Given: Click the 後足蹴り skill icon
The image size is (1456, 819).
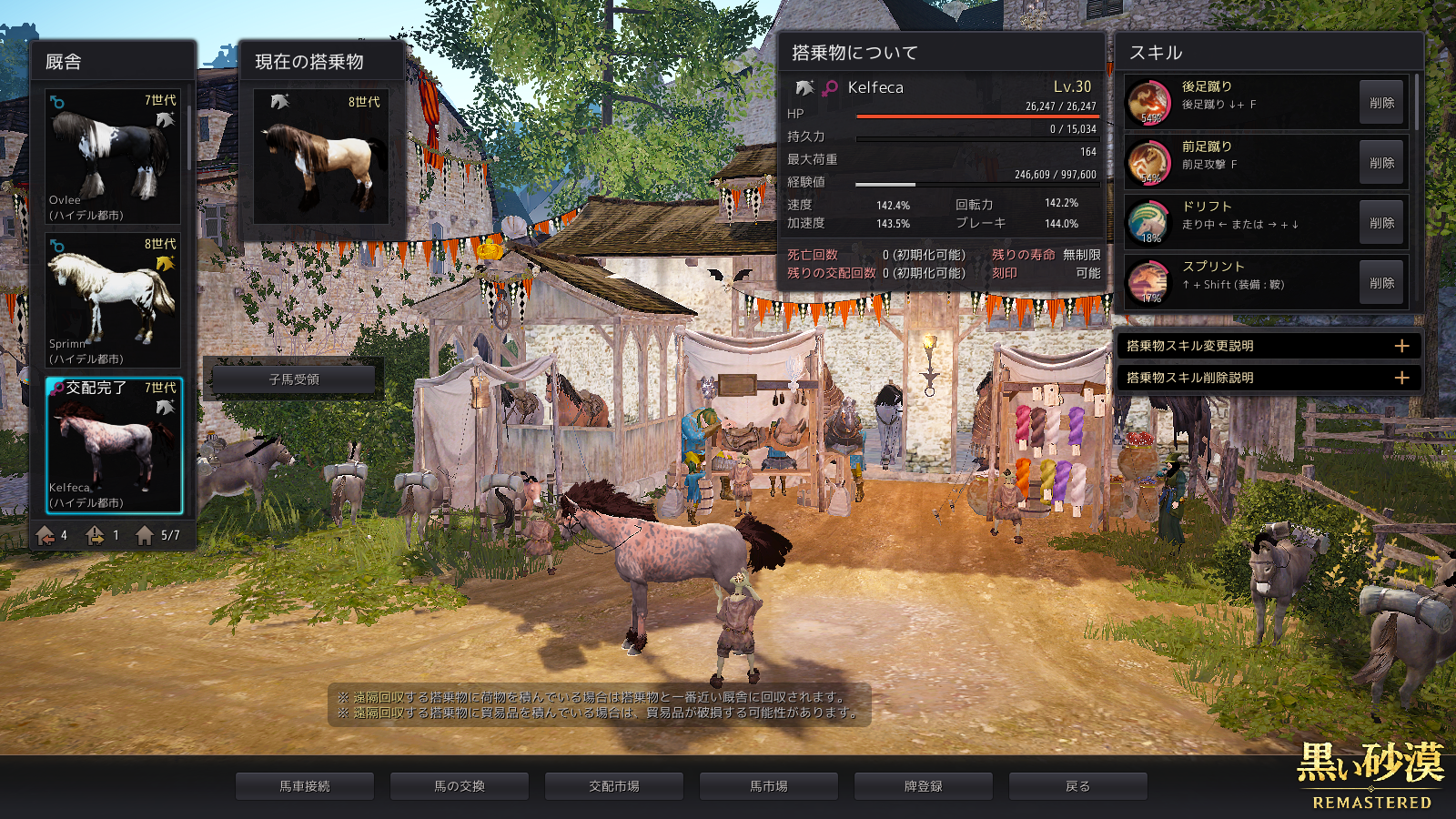Looking at the screenshot, I should tap(1149, 102).
